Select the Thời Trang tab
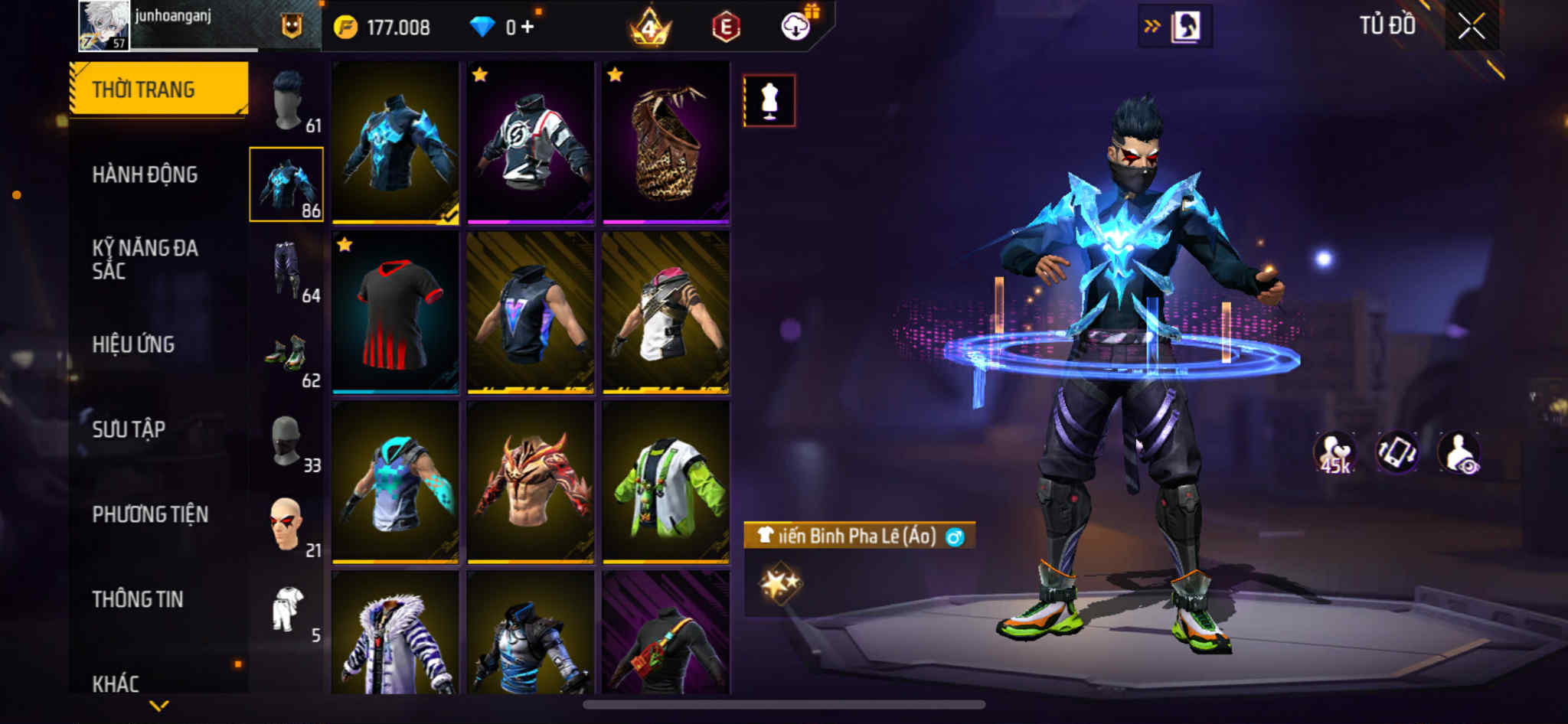 [144, 90]
